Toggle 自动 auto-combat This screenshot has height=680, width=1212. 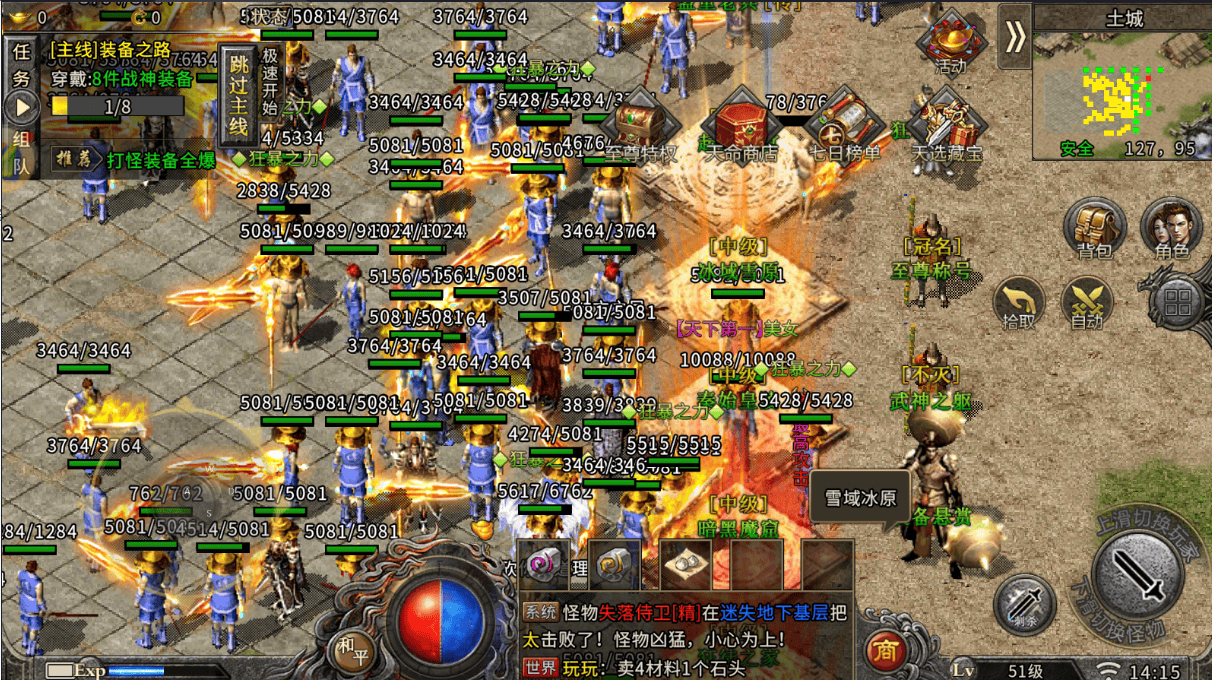pyautogui.click(x=1087, y=301)
